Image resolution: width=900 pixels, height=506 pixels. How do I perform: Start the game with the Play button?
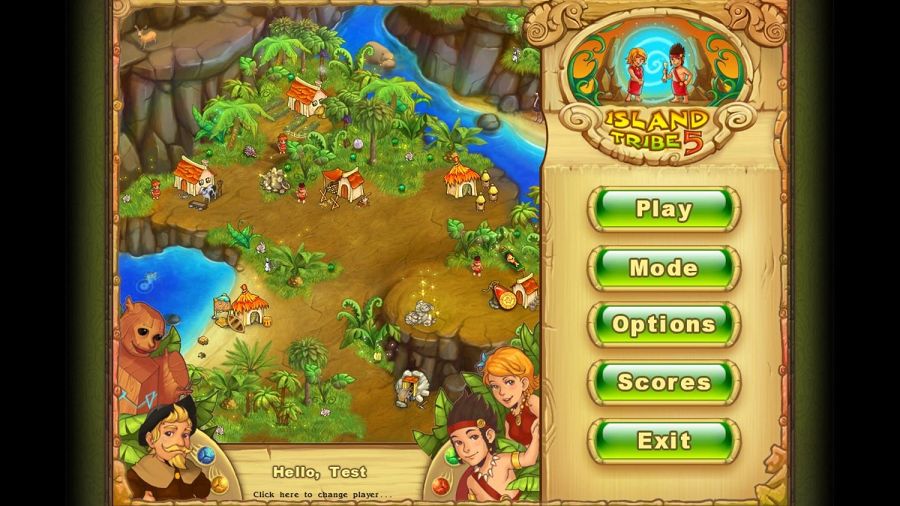pos(664,209)
